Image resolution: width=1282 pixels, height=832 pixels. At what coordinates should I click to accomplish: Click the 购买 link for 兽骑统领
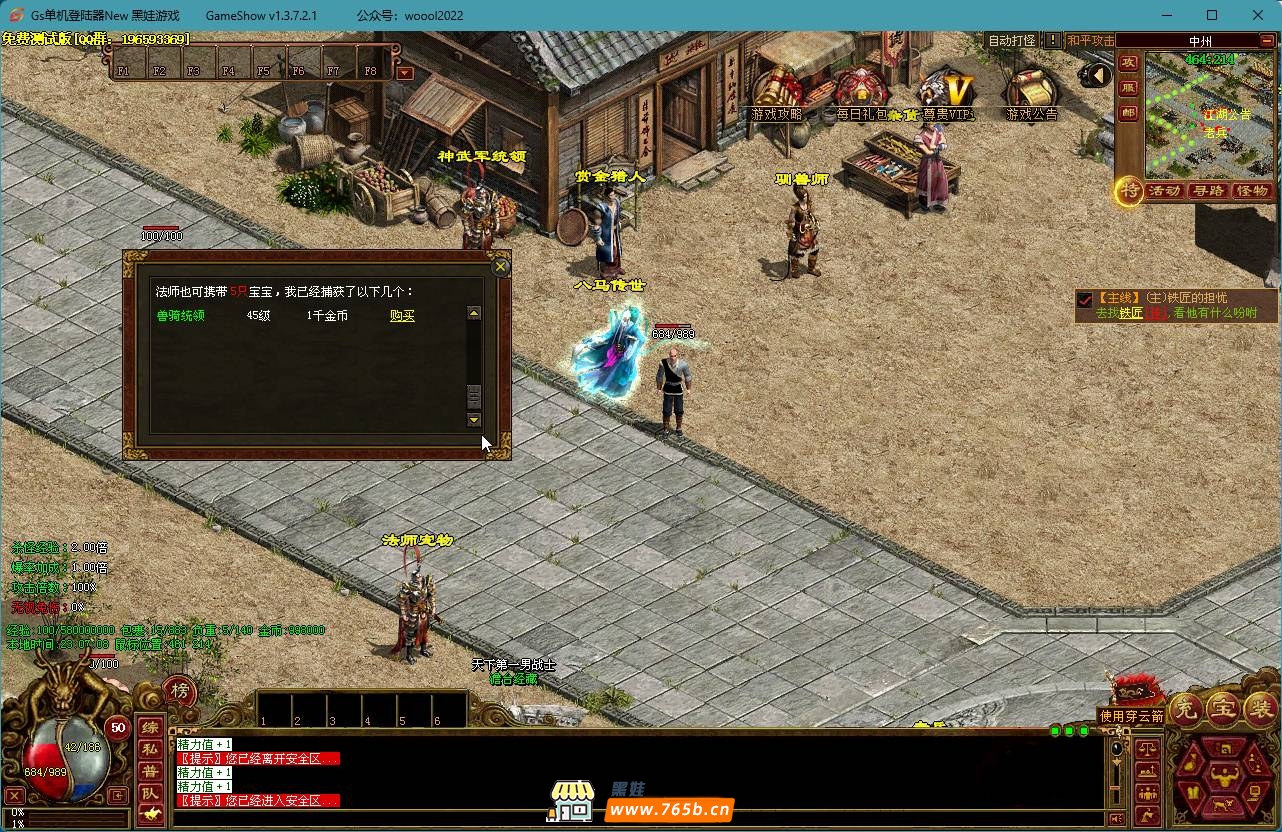[x=402, y=316]
